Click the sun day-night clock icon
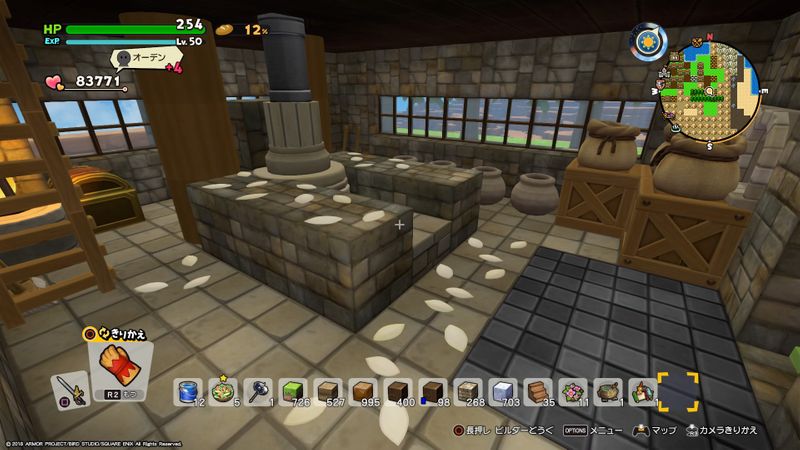800x450 pixels. (x=648, y=44)
